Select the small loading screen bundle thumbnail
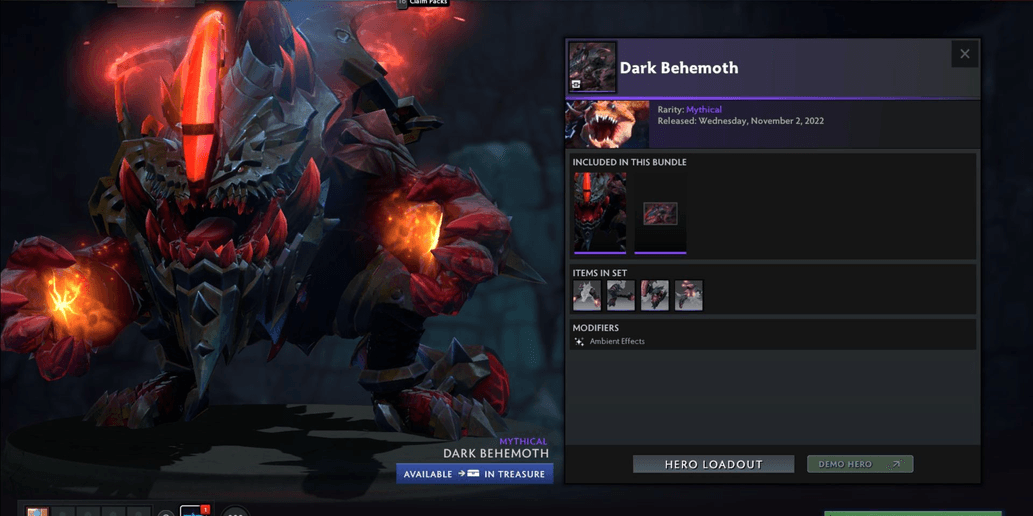 pyautogui.click(x=660, y=213)
